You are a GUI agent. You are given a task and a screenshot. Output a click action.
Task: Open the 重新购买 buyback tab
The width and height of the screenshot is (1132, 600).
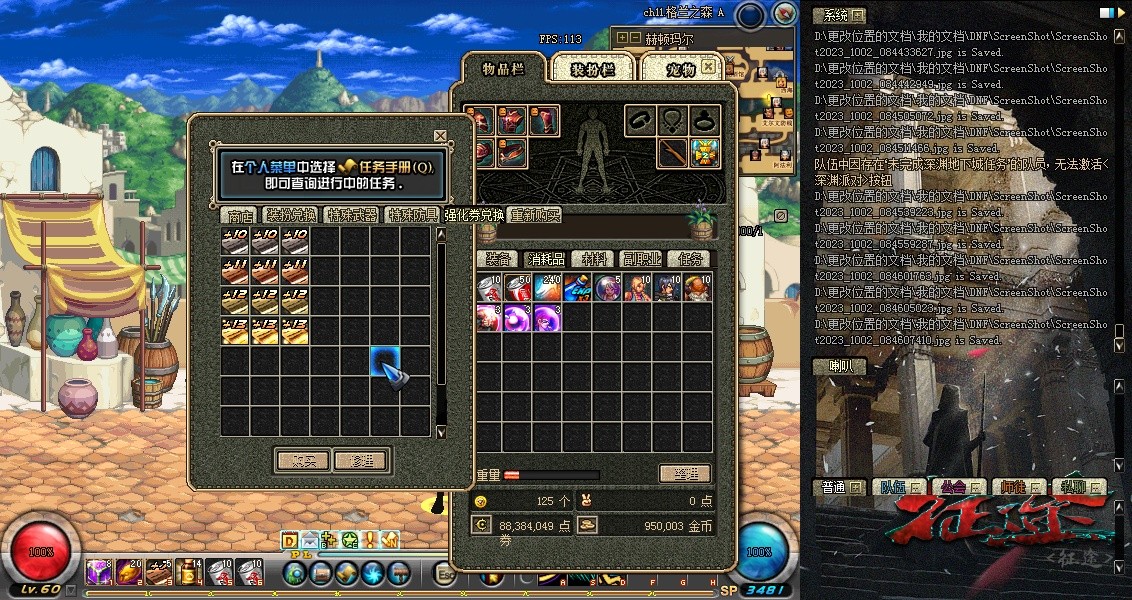[x=536, y=215]
